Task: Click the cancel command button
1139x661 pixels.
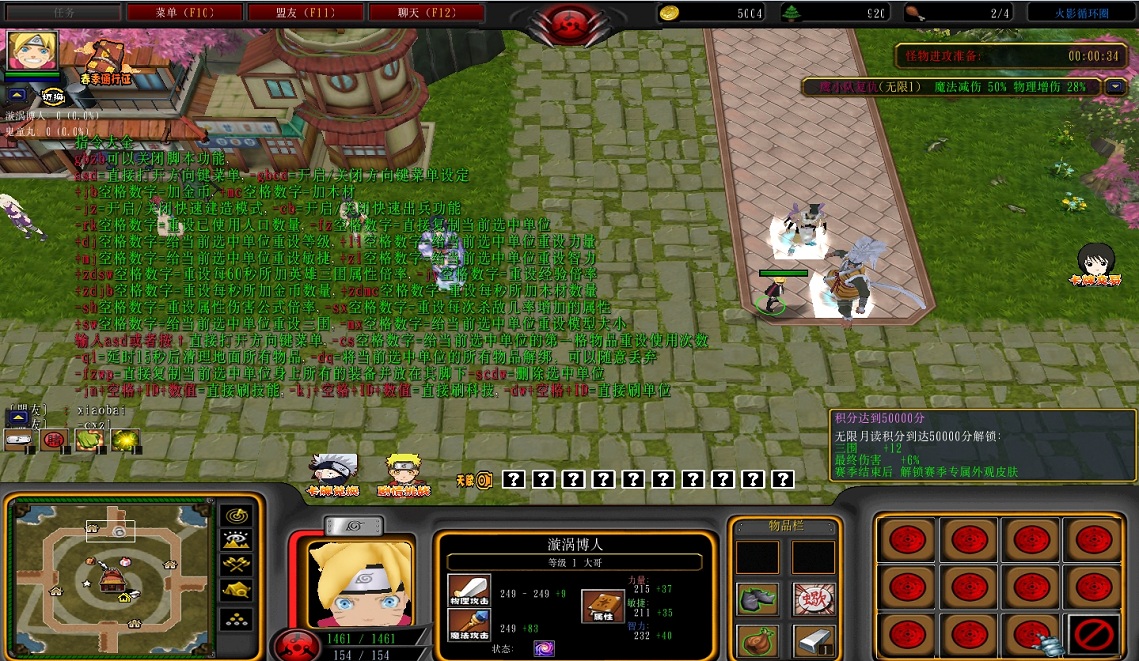Action: pos(1092,636)
